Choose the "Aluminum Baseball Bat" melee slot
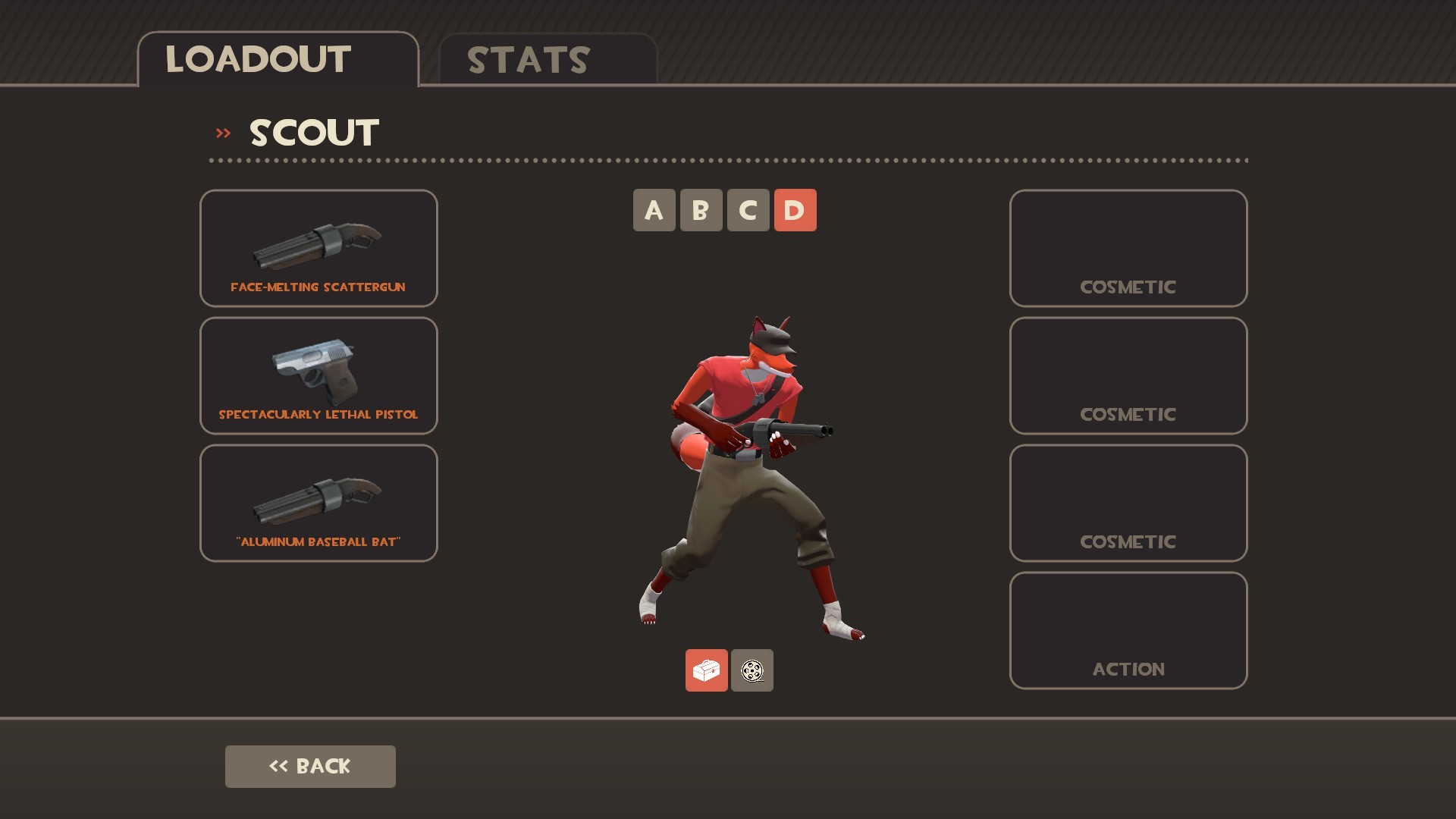This screenshot has height=819, width=1456. [x=318, y=502]
